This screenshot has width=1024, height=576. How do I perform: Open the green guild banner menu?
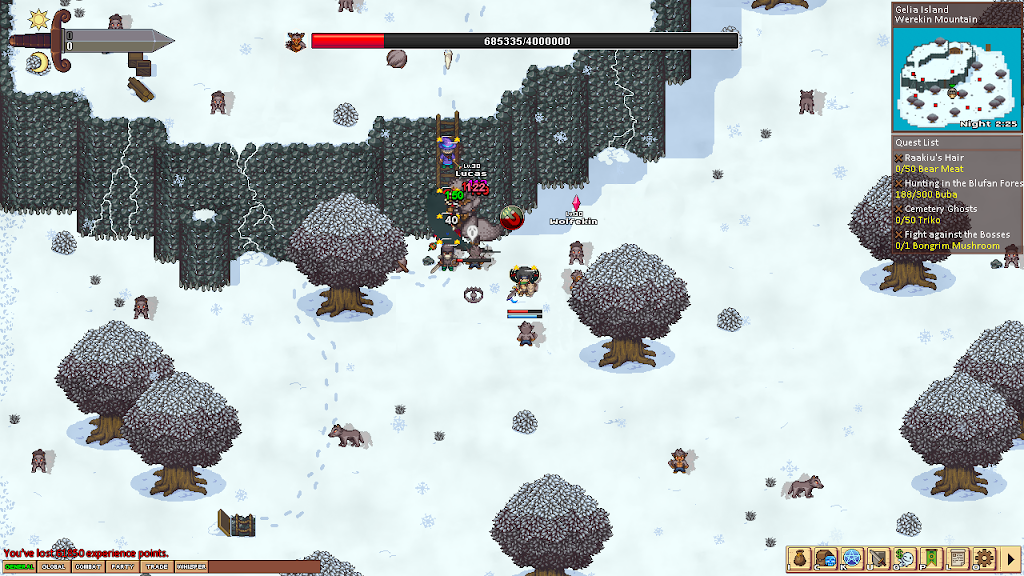(931, 558)
